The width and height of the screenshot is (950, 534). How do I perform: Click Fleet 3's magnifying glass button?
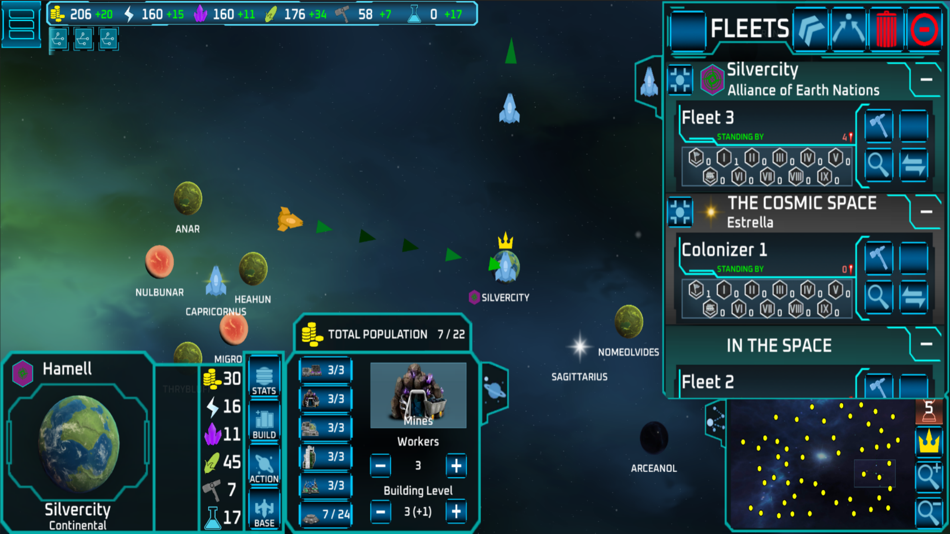[879, 165]
